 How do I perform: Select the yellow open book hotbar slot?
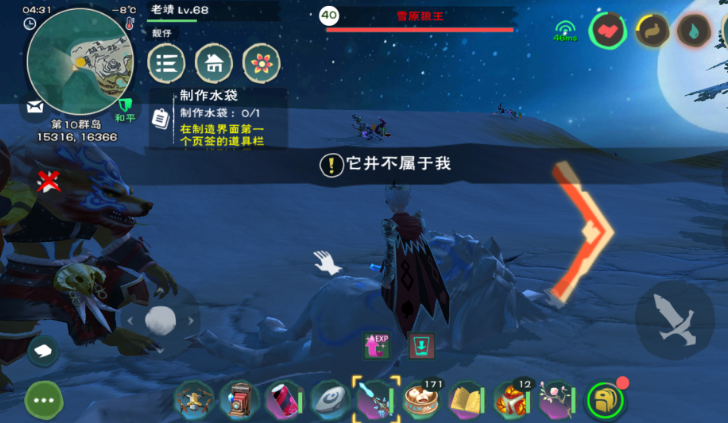click(467, 400)
